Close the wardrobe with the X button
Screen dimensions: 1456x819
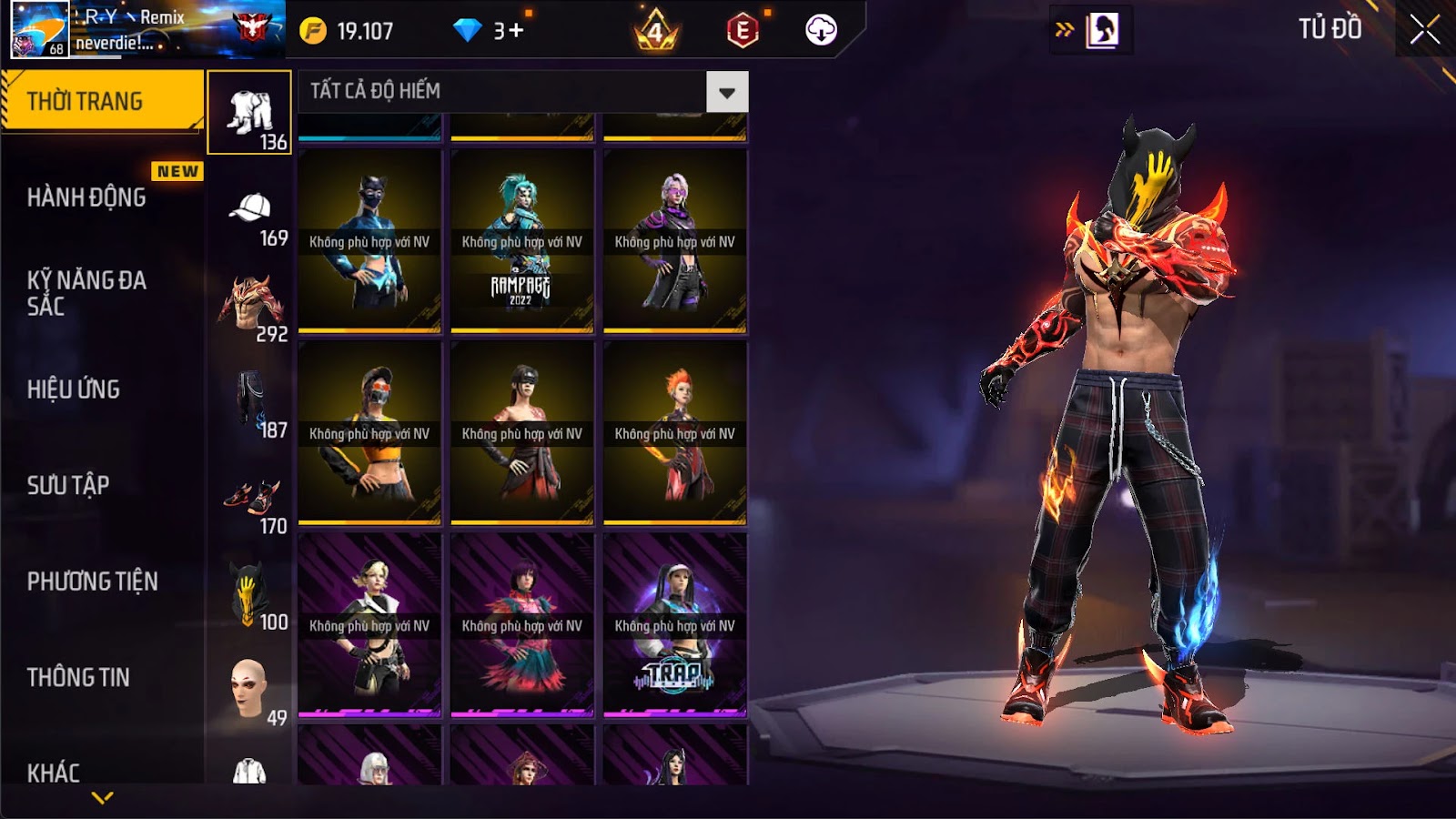tap(1424, 30)
